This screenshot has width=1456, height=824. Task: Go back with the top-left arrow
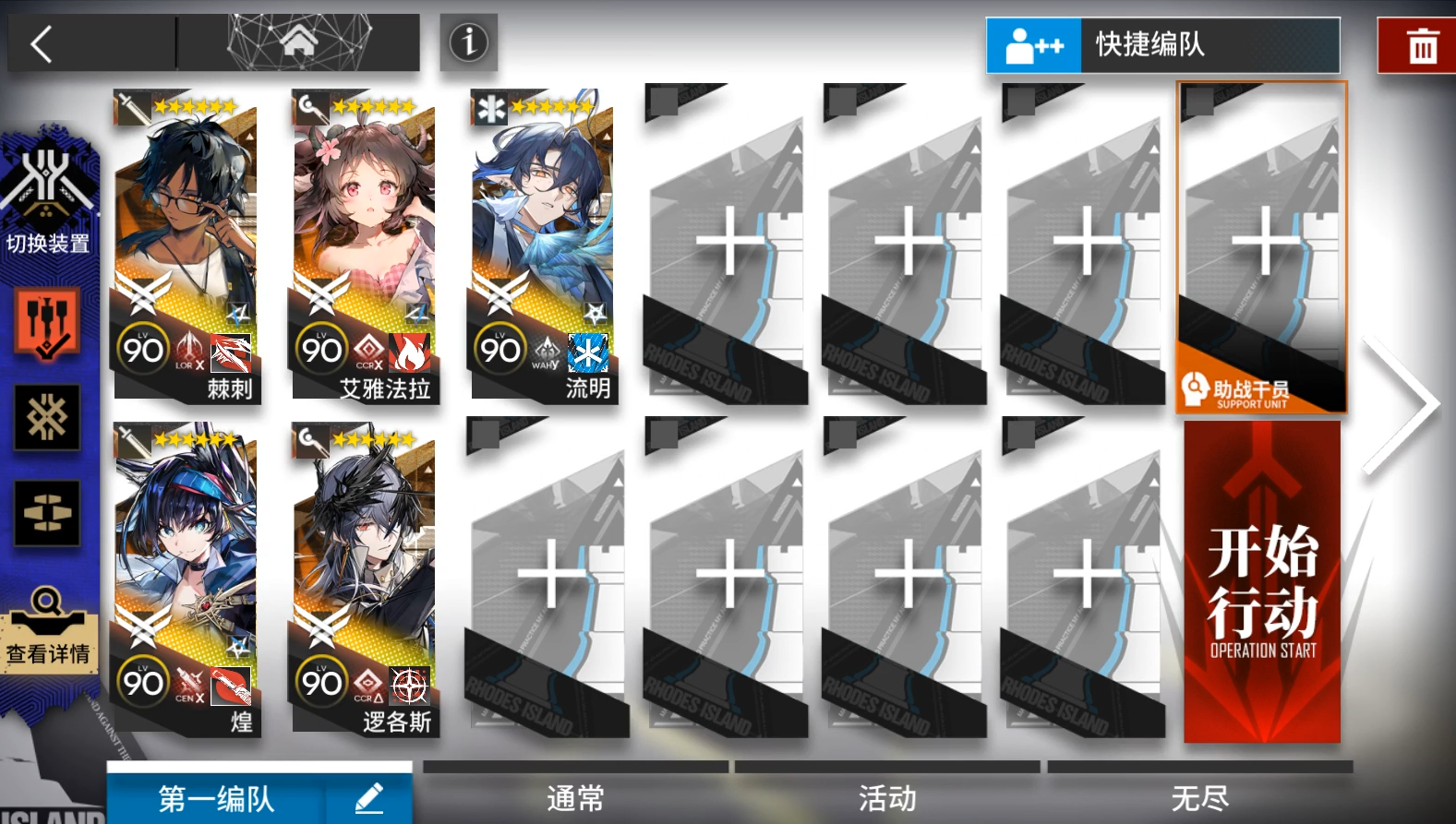pyautogui.click(x=40, y=42)
